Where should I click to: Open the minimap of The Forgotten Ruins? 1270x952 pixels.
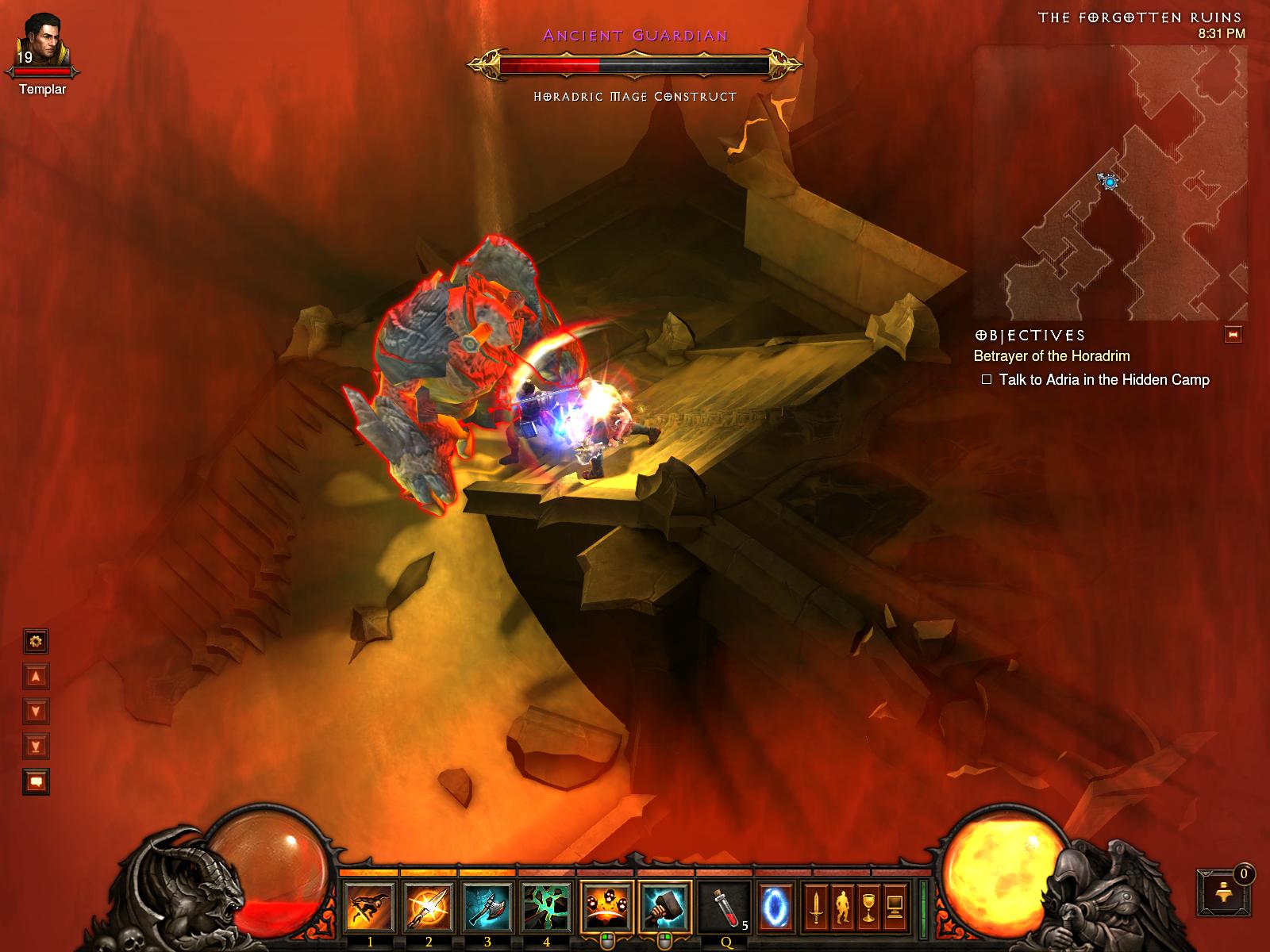click(x=1110, y=182)
